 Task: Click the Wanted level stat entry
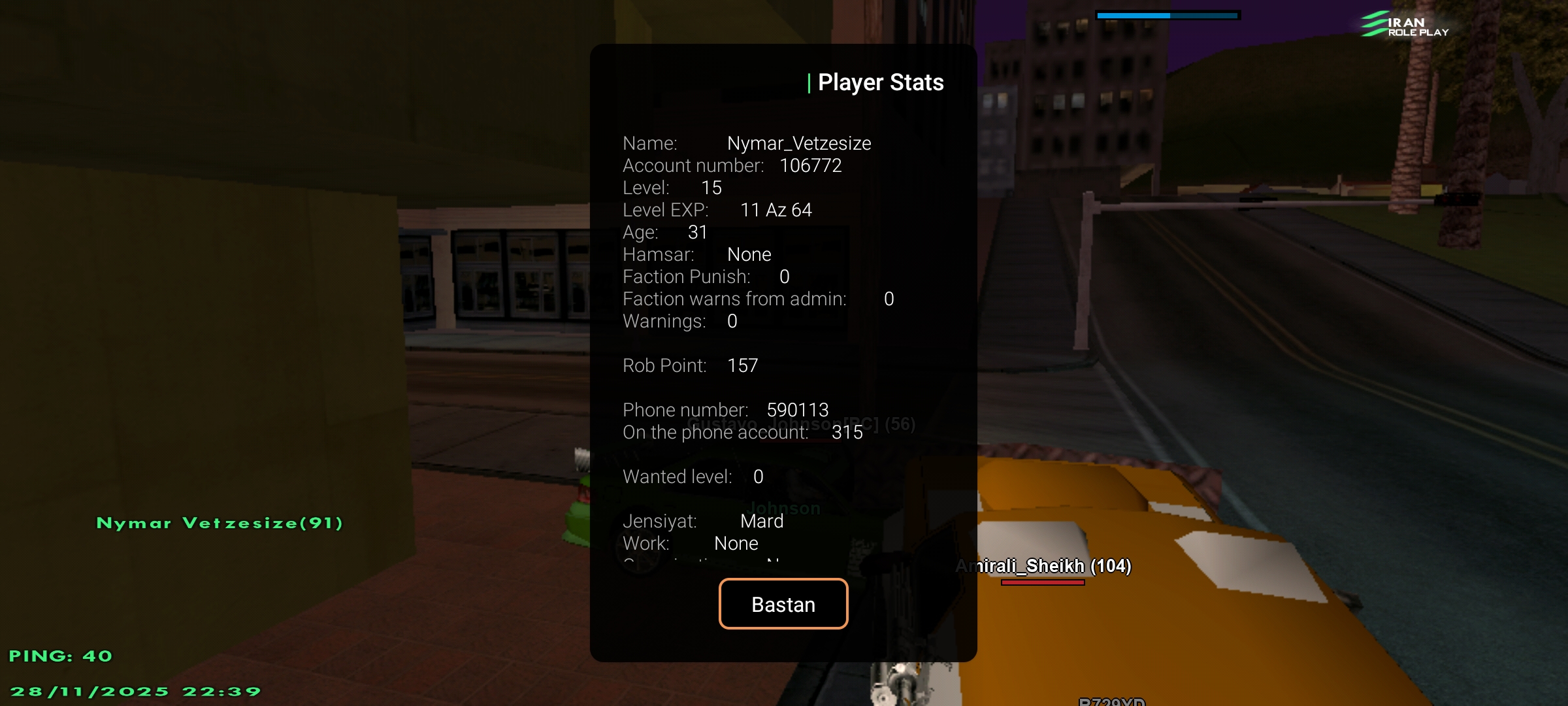[x=691, y=477]
